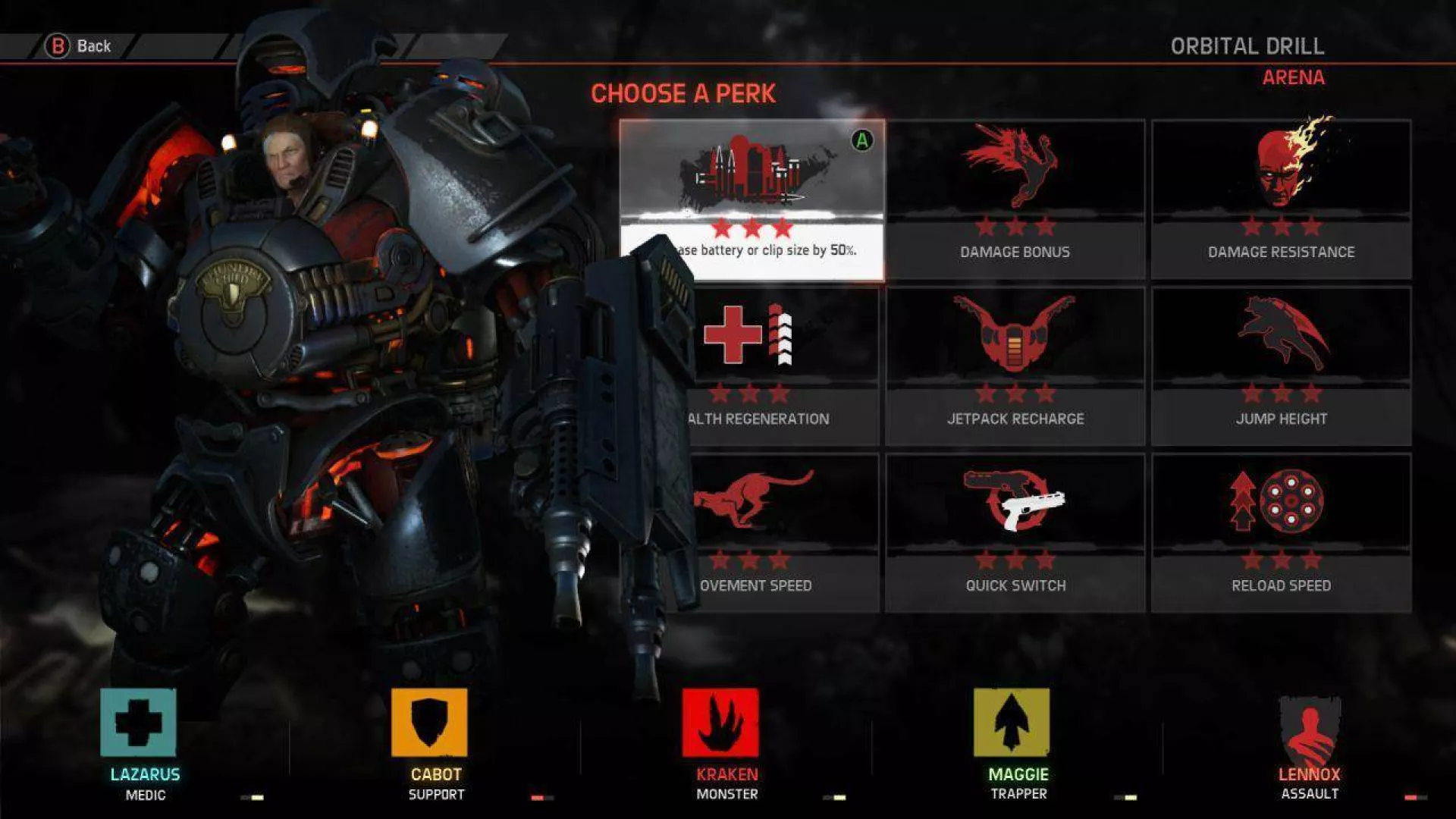This screenshot has width=1456, height=819.
Task: Pick the Jump Height perk
Action: click(1281, 366)
